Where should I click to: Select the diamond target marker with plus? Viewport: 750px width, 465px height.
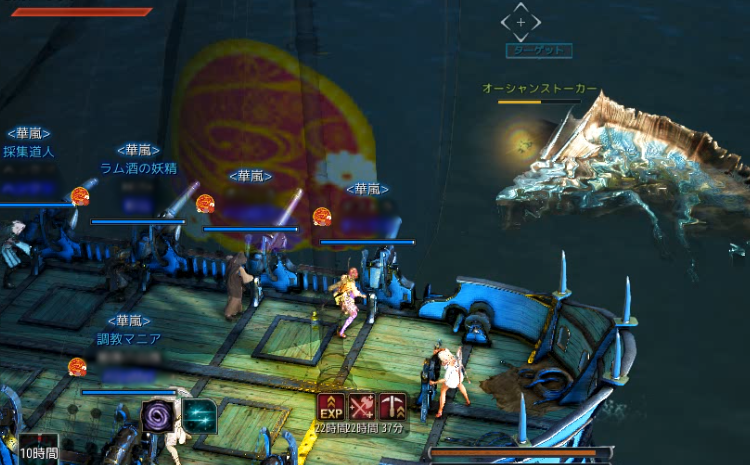(520, 21)
